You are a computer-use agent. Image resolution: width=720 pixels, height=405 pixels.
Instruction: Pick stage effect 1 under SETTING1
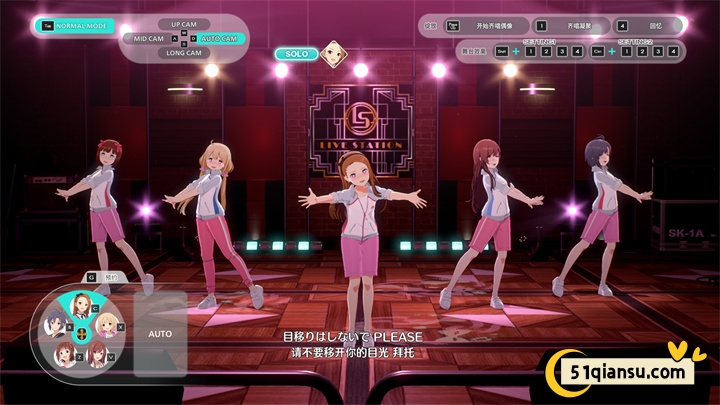click(x=532, y=51)
